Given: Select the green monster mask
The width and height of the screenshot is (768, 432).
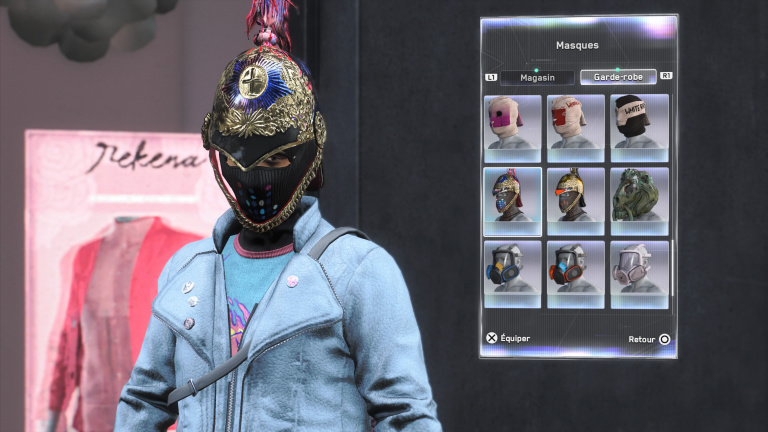Looking at the screenshot, I should coord(639,201).
